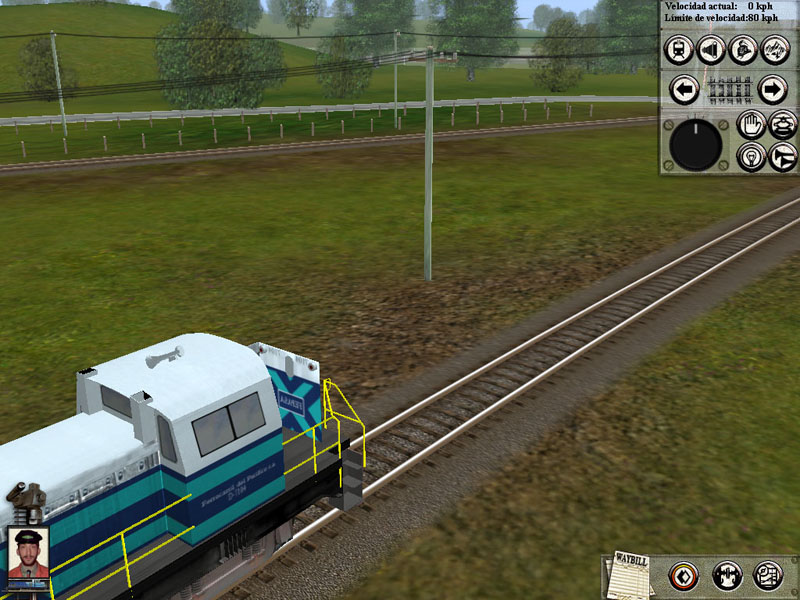This screenshot has width=800, height=600.
Task: Activate the mountain scenery icon button
Action: pyautogui.click(x=772, y=49)
